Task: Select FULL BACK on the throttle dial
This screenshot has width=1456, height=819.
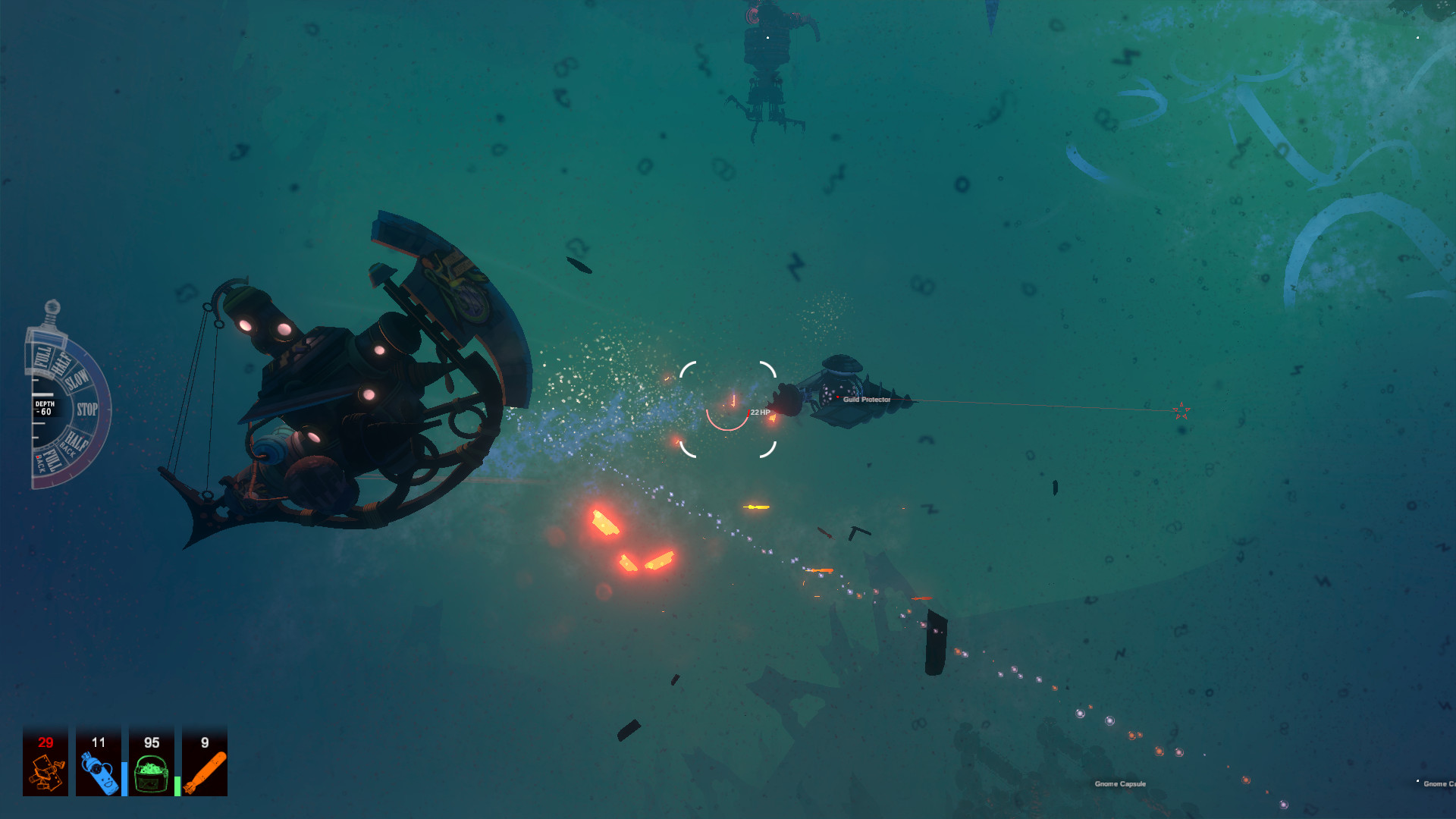Action: tap(48, 460)
